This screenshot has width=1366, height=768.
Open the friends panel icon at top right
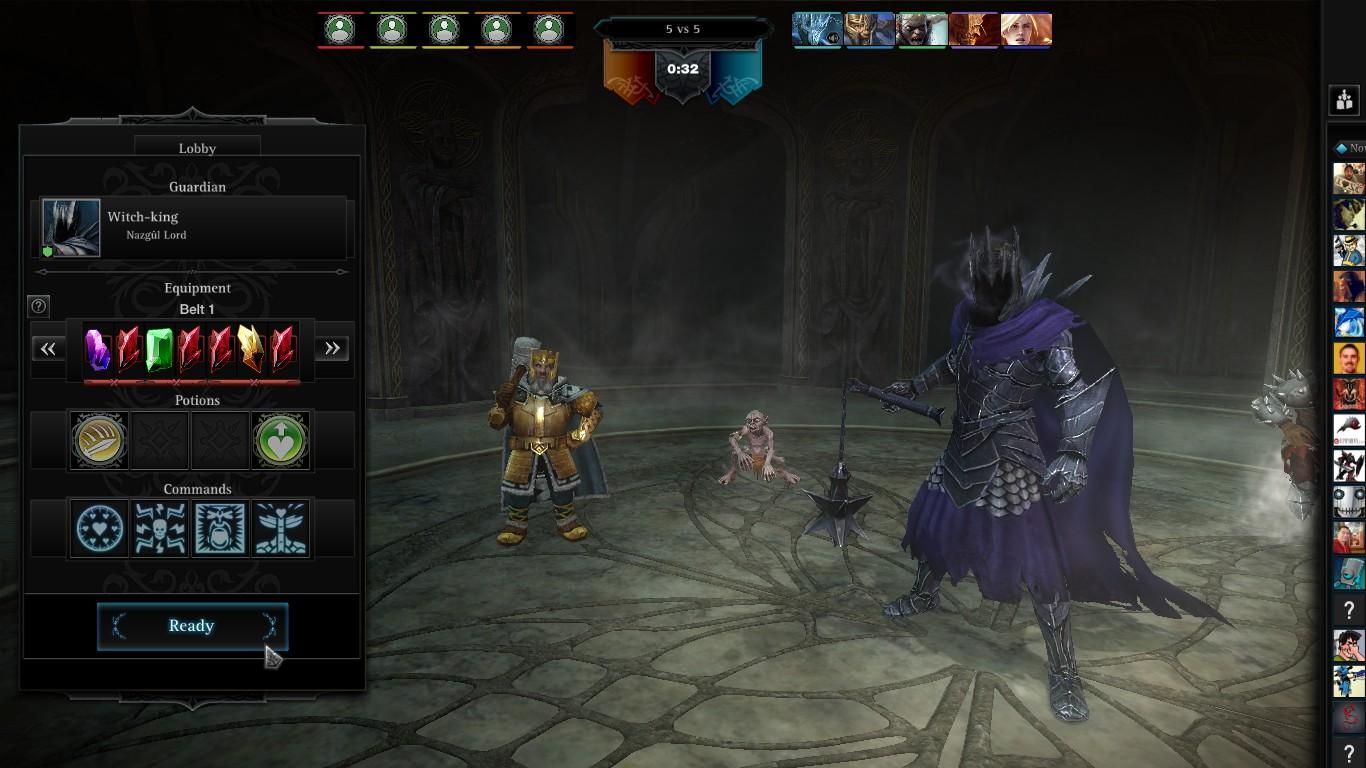tap(1344, 99)
